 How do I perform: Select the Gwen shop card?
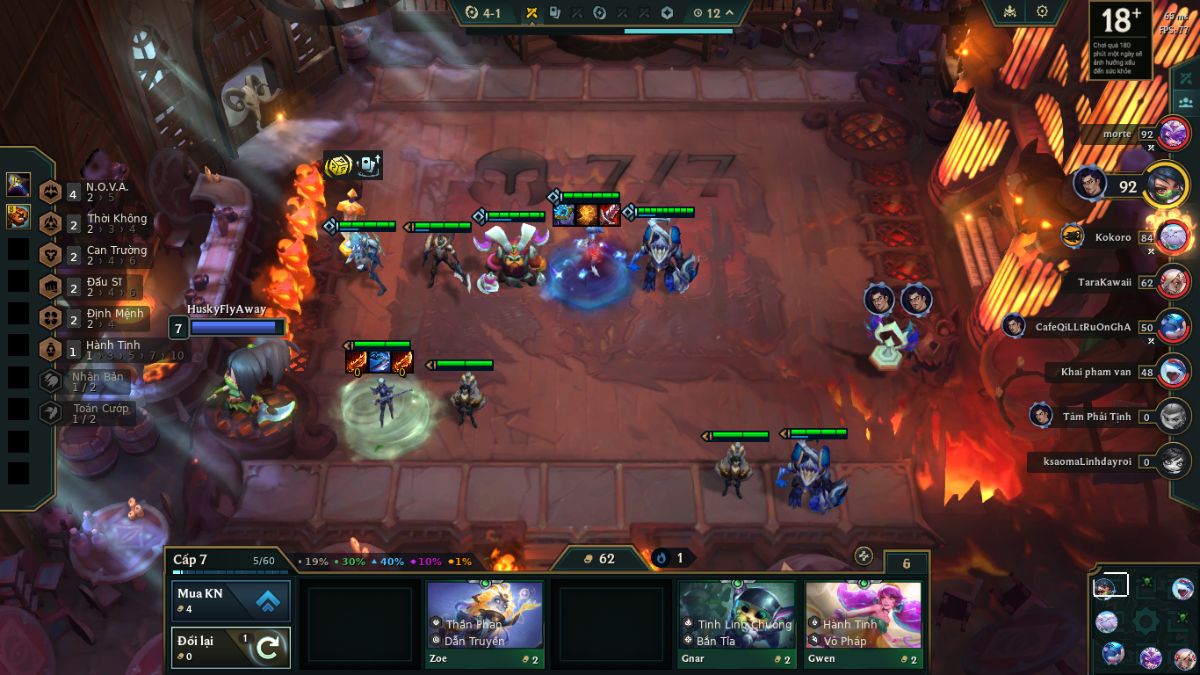pos(863,624)
